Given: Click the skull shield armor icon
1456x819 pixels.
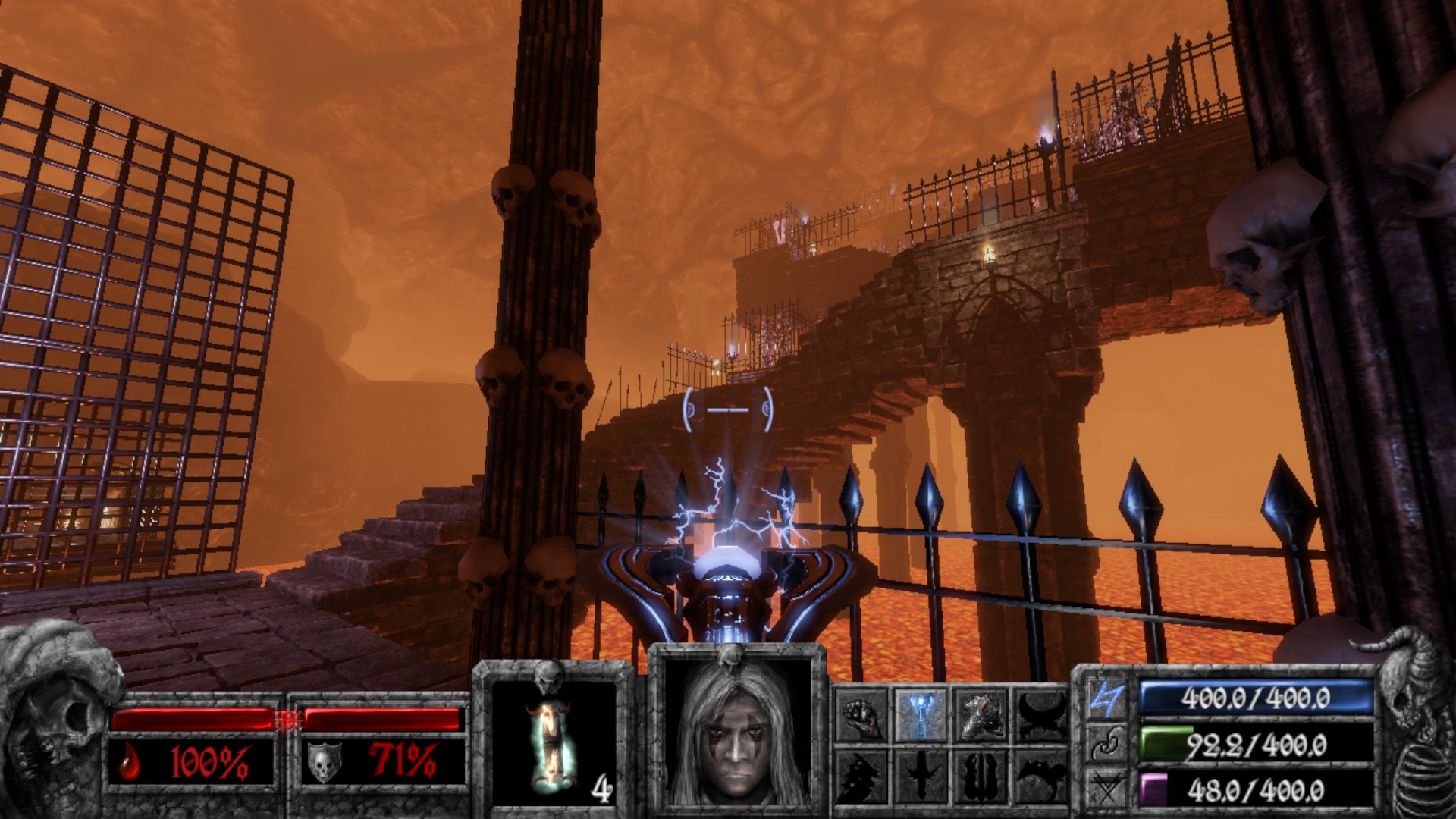Looking at the screenshot, I should [x=323, y=762].
